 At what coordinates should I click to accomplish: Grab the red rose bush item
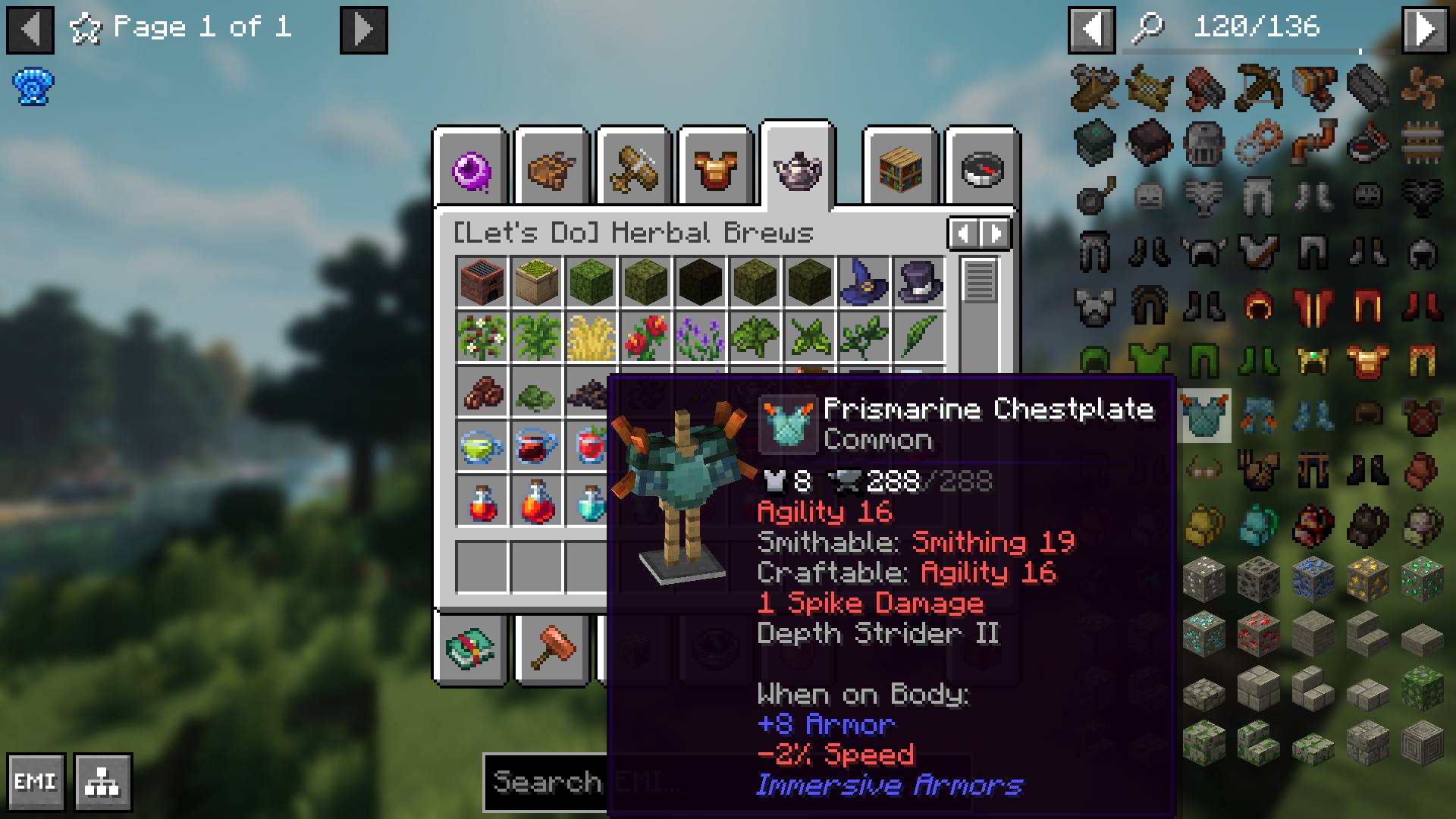(x=645, y=337)
